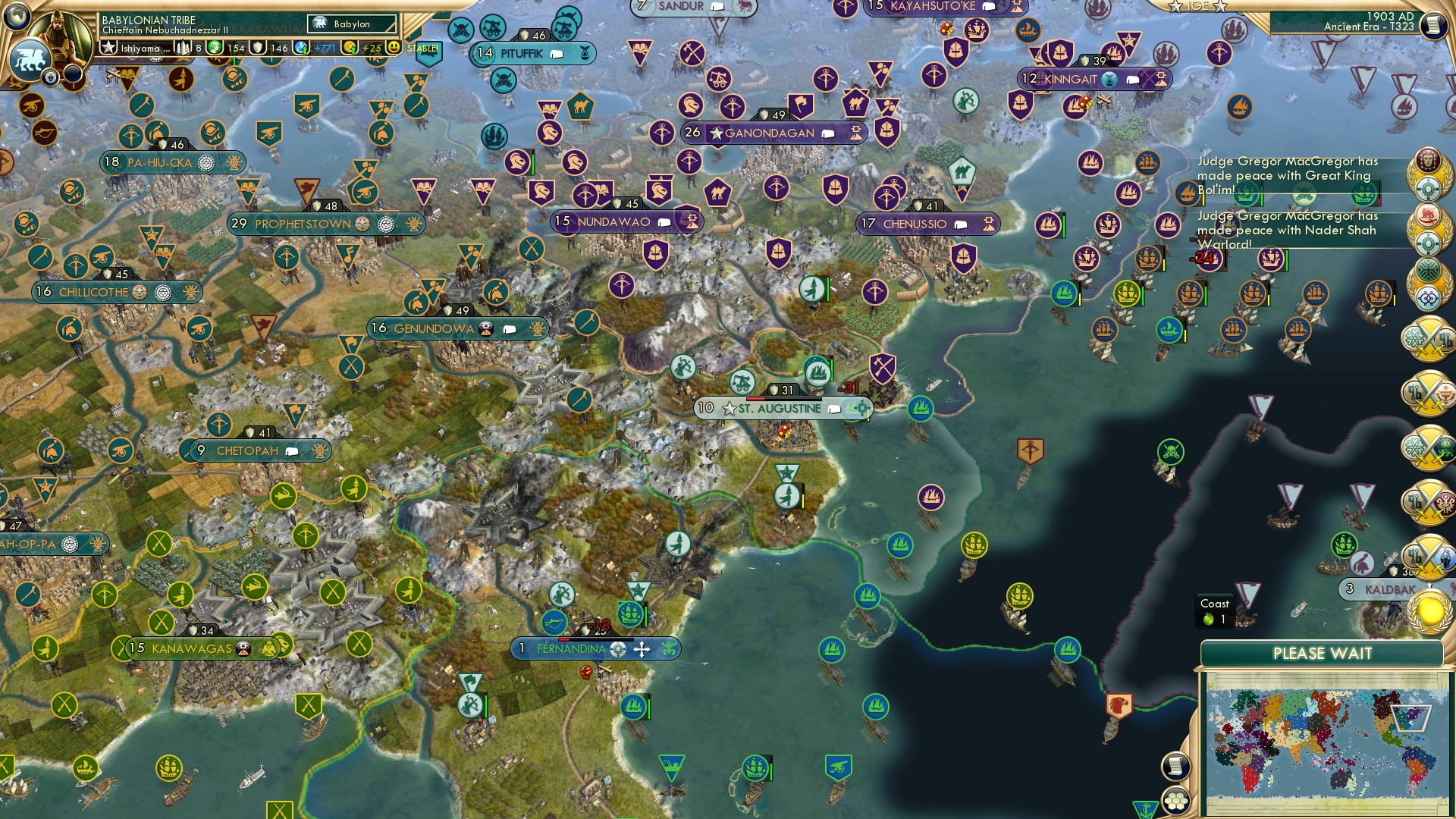Click the Ishiyama production star icon
Image resolution: width=1456 pixels, height=819 pixels.
click(x=109, y=48)
